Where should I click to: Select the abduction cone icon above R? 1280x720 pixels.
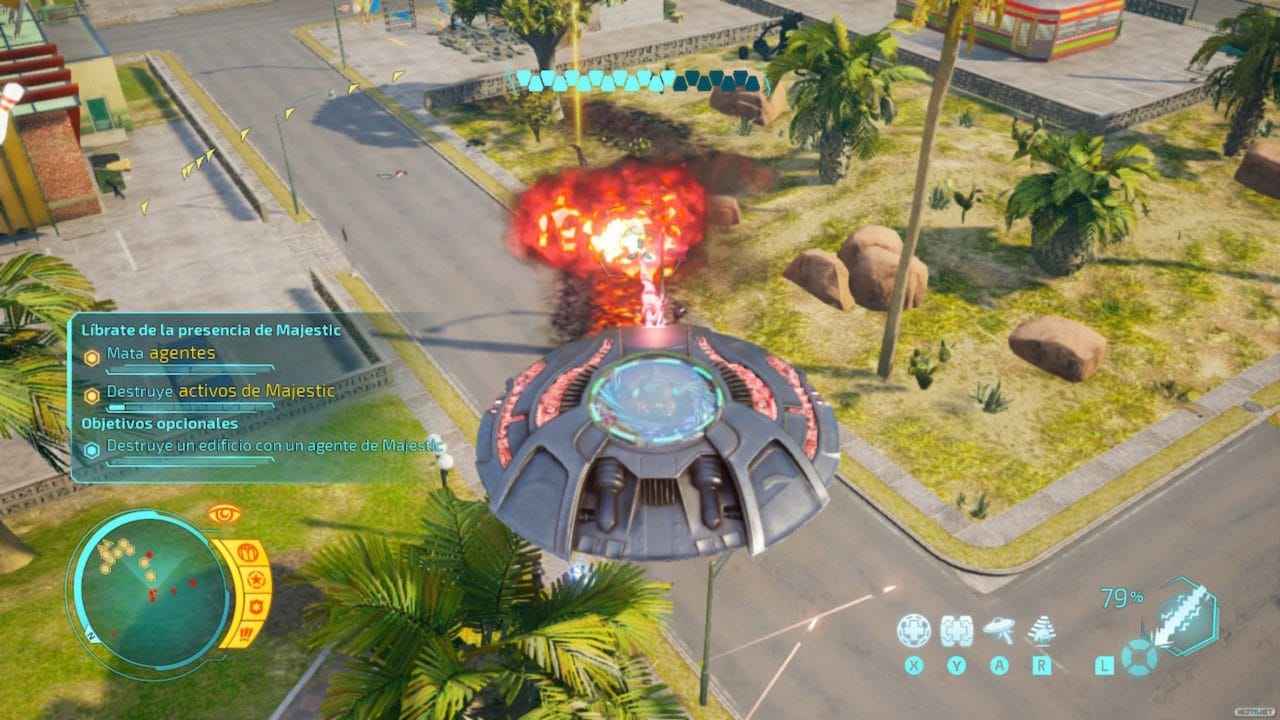[1040, 628]
